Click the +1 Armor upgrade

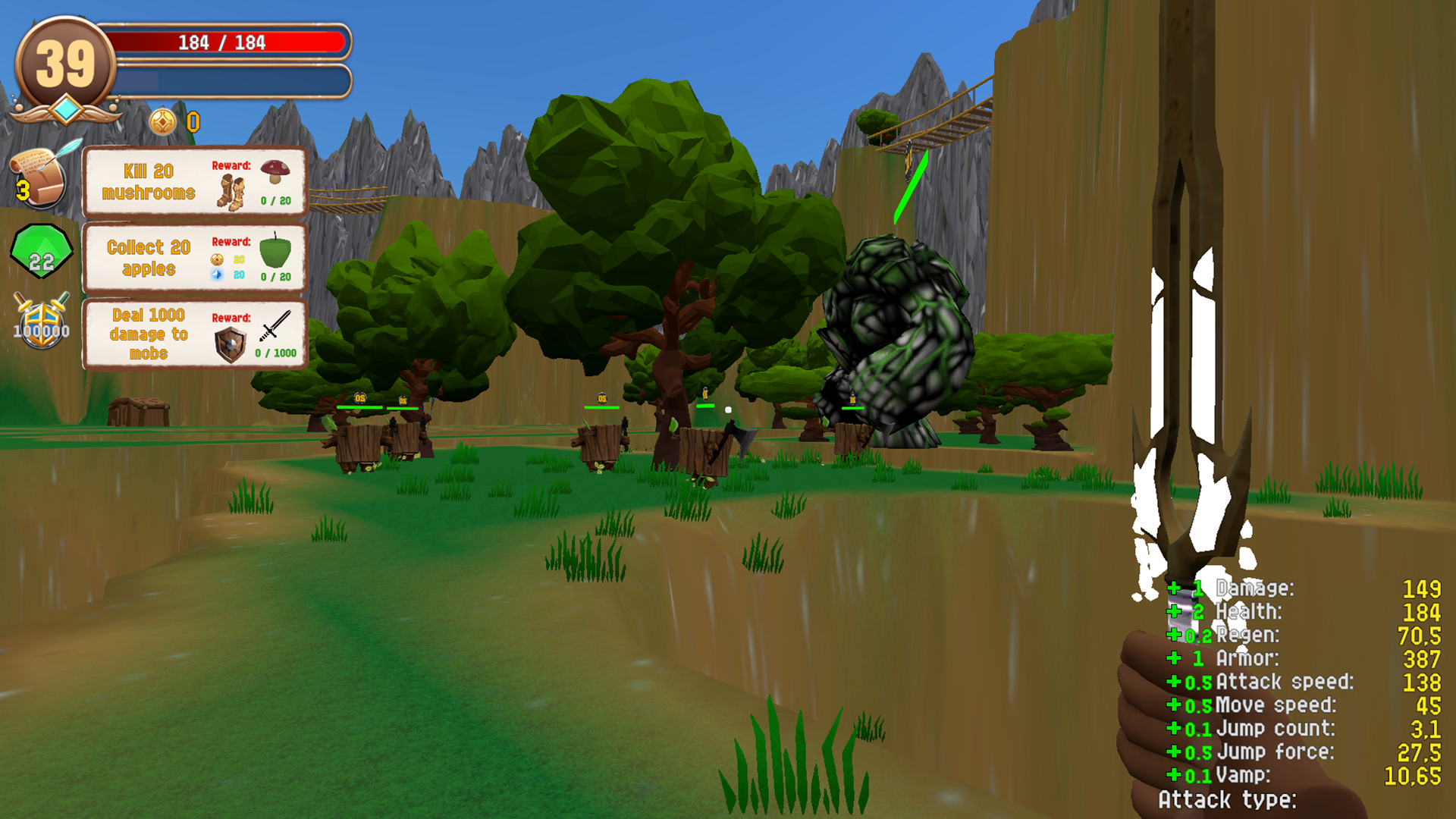pyautogui.click(x=1187, y=659)
